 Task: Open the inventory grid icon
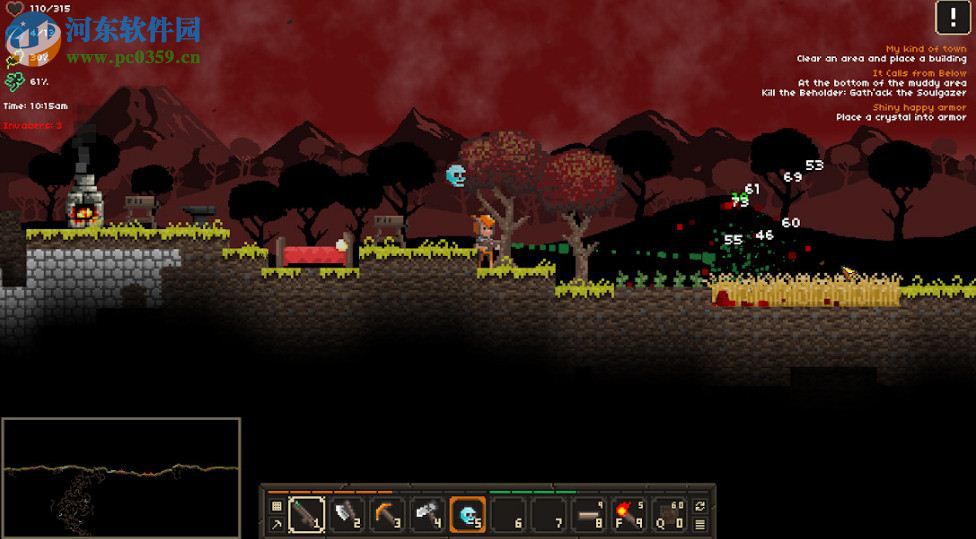pos(277,506)
